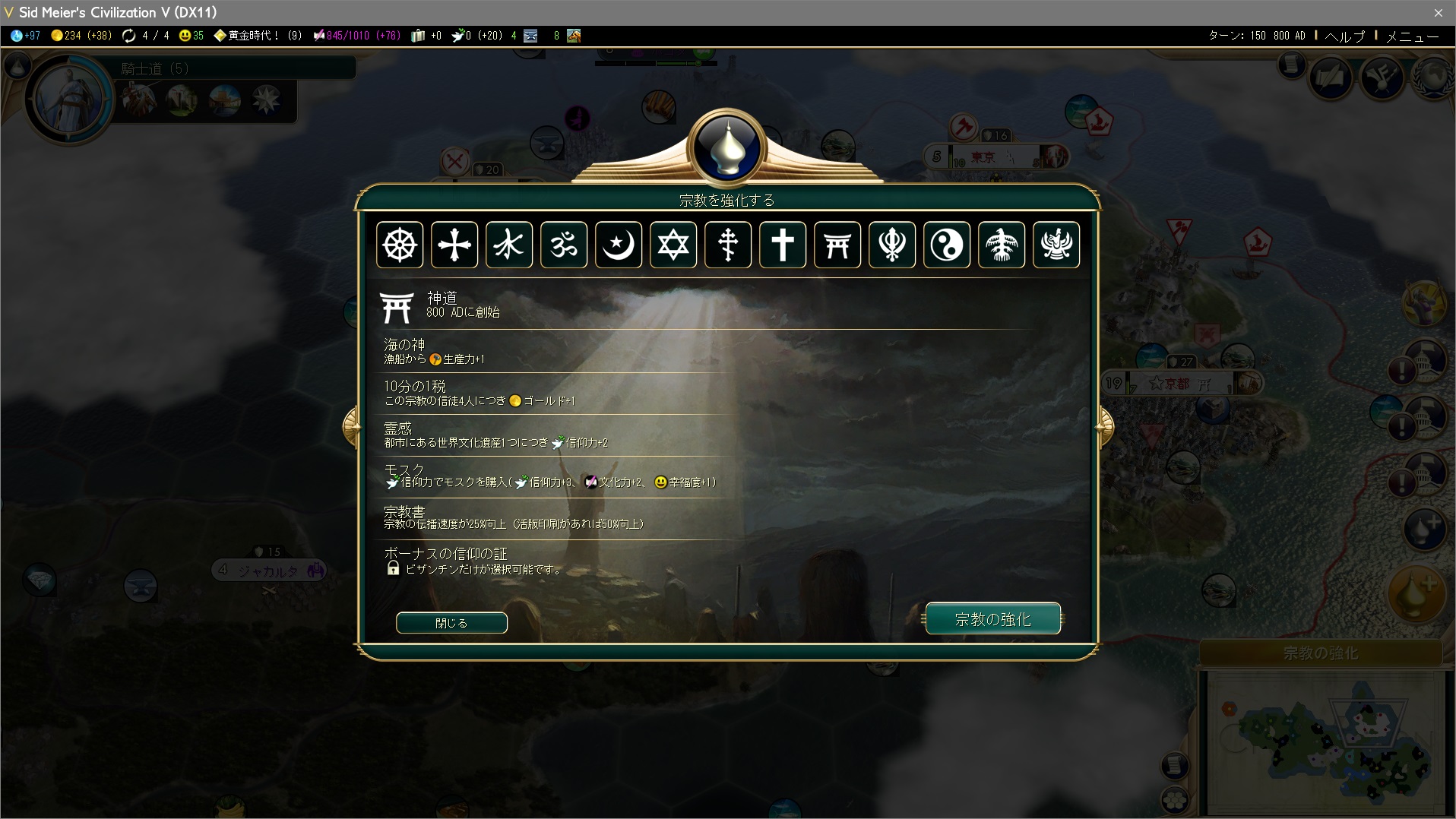Select the Hinduism Om symbol
This screenshot has width=1456, height=819.
(564, 245)
